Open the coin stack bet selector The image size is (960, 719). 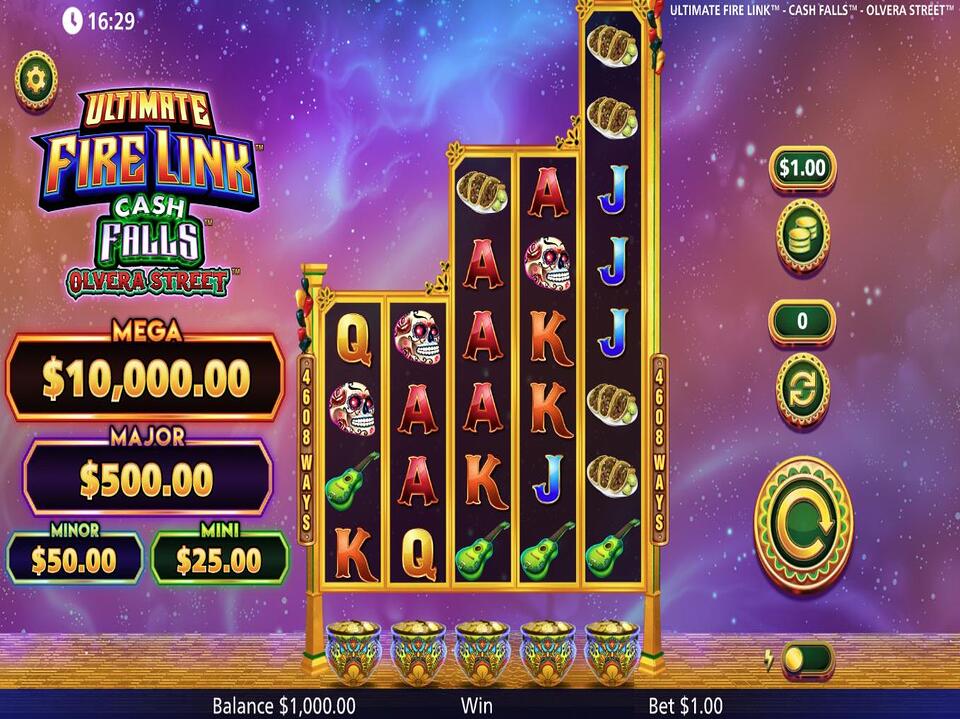pos(802,235)
